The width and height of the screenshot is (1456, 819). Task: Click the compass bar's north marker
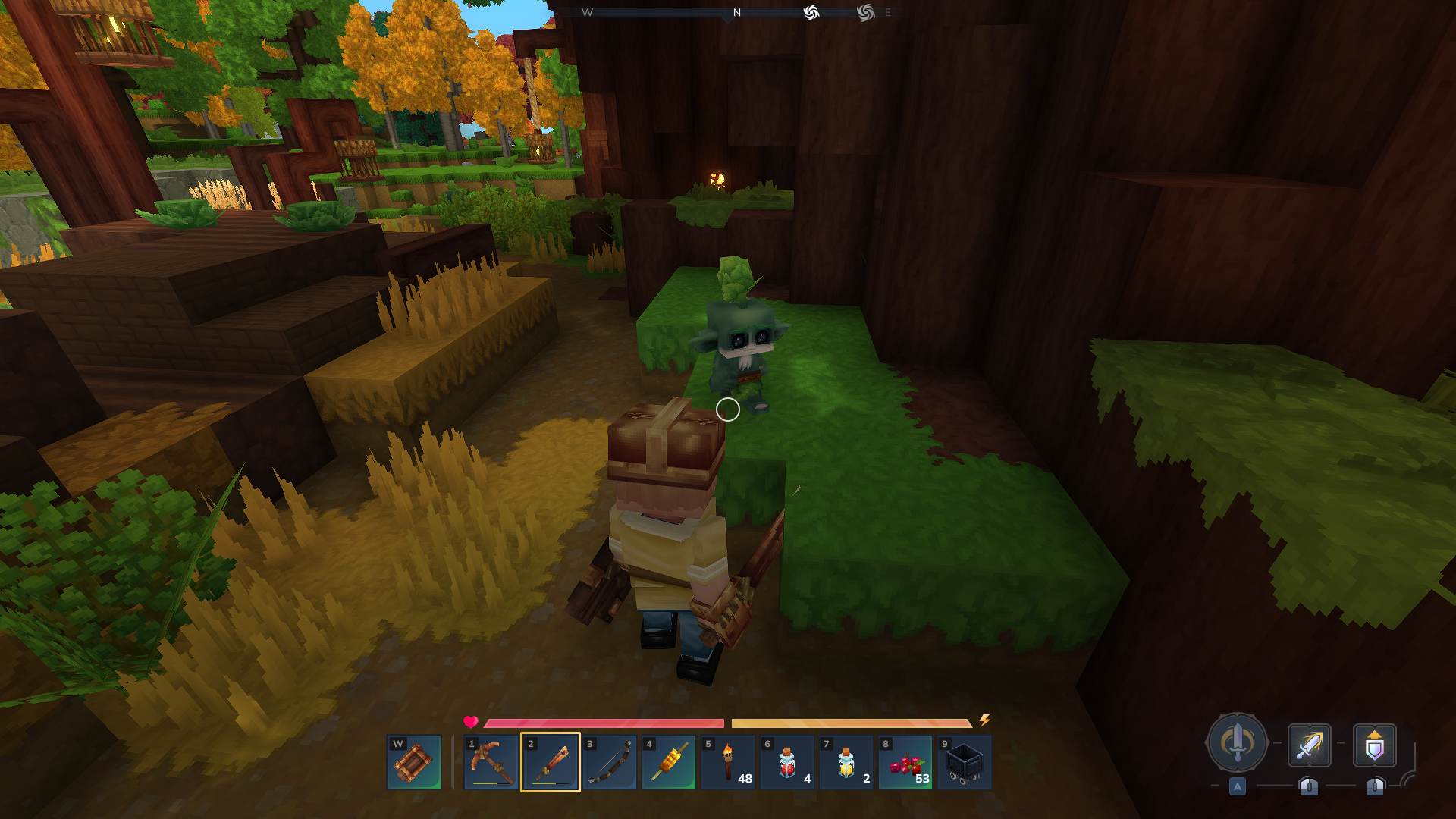click(x=736, y=13)
